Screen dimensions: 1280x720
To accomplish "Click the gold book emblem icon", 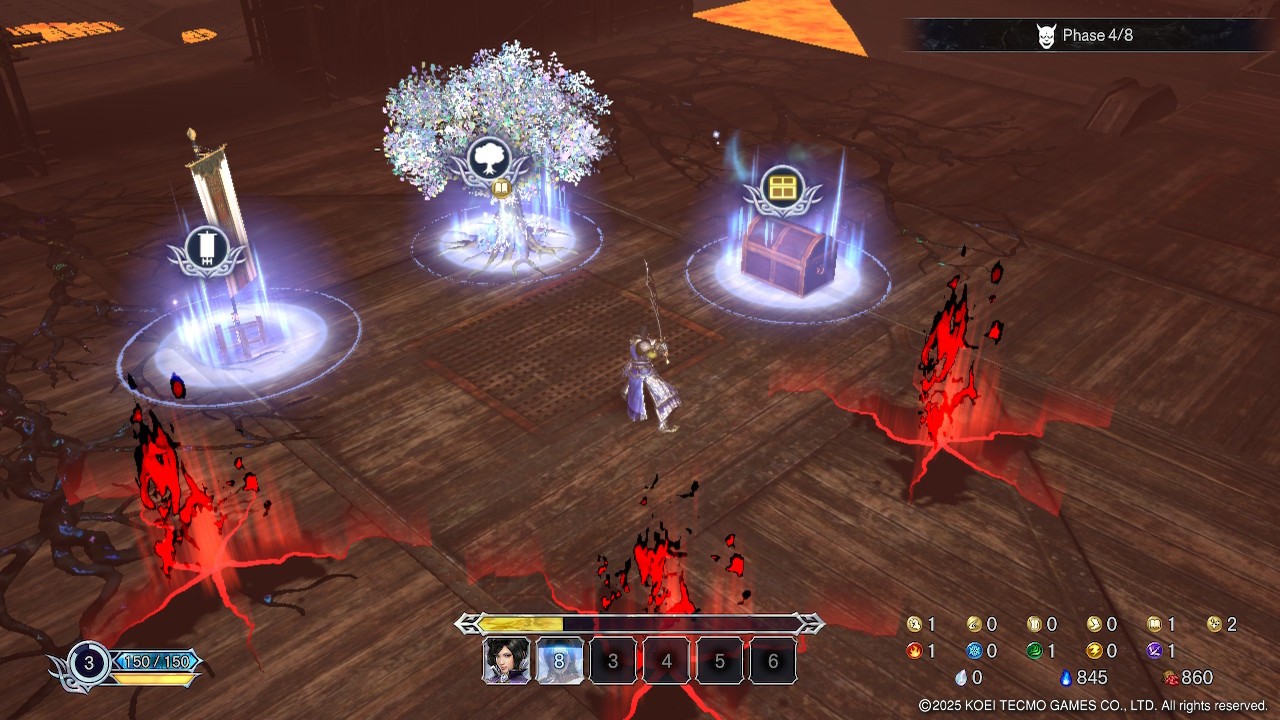I will (x=1154, y=624).
